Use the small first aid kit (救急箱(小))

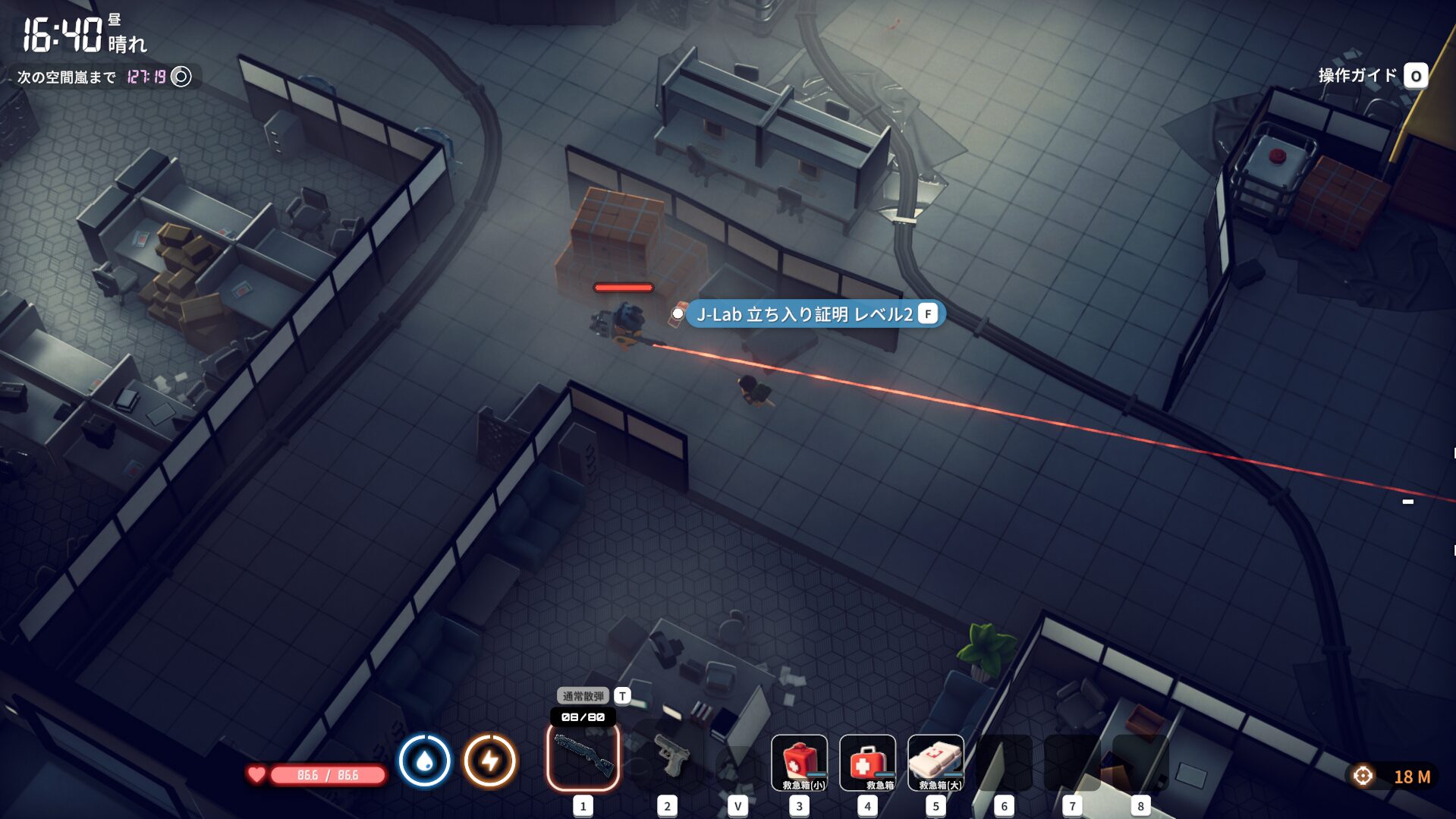click(x=799, y=762)
